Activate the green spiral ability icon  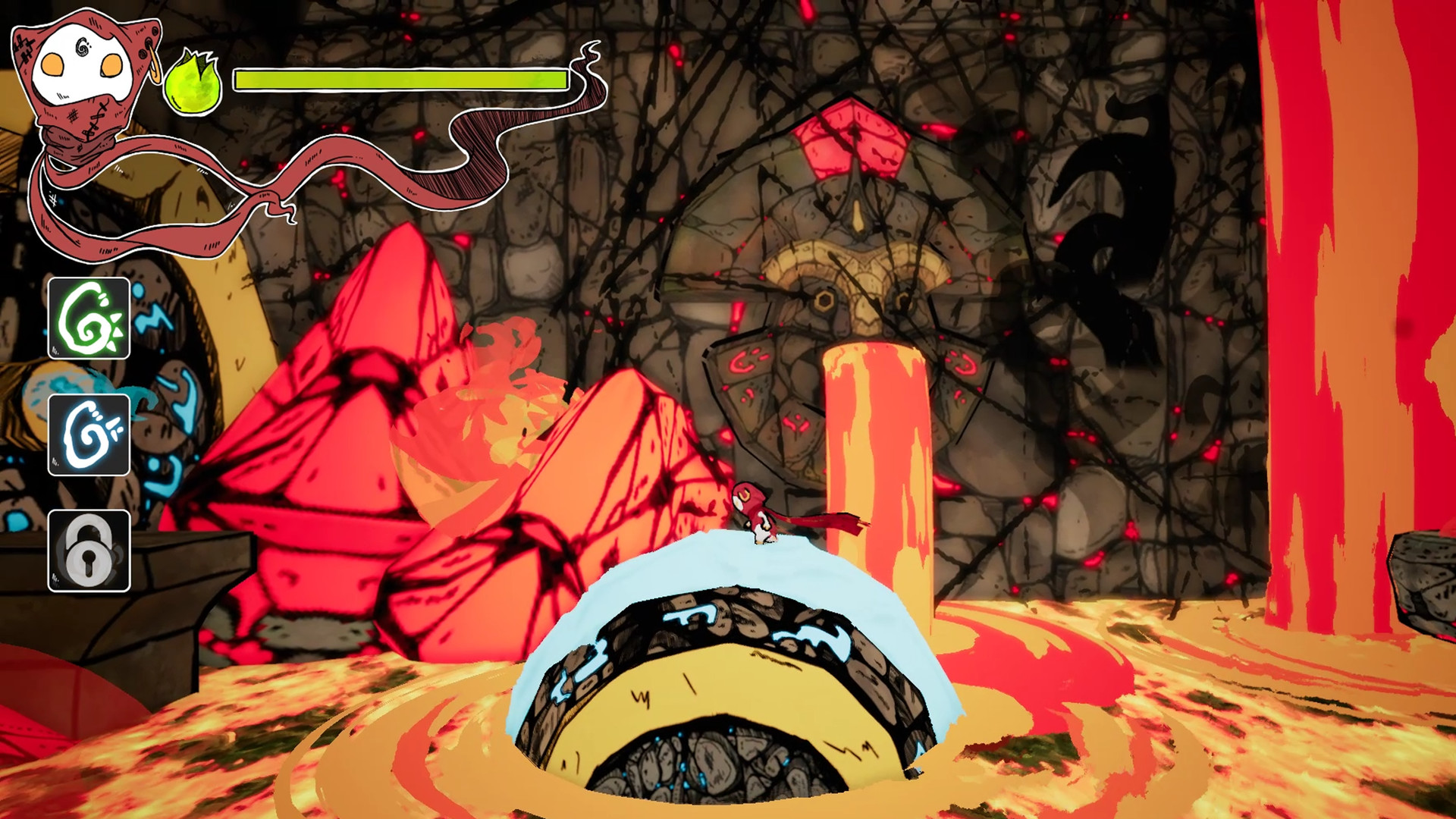(89, 318)
